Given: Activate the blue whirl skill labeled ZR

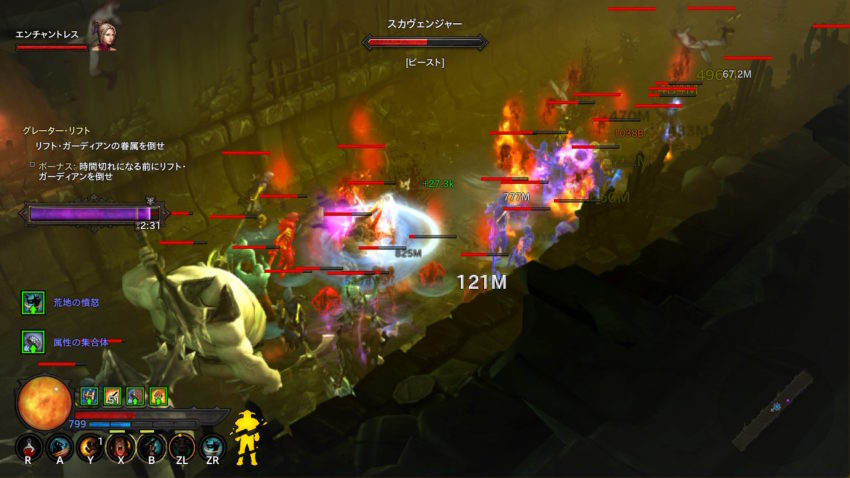Looking at the screenshot, I should [212, 447].
